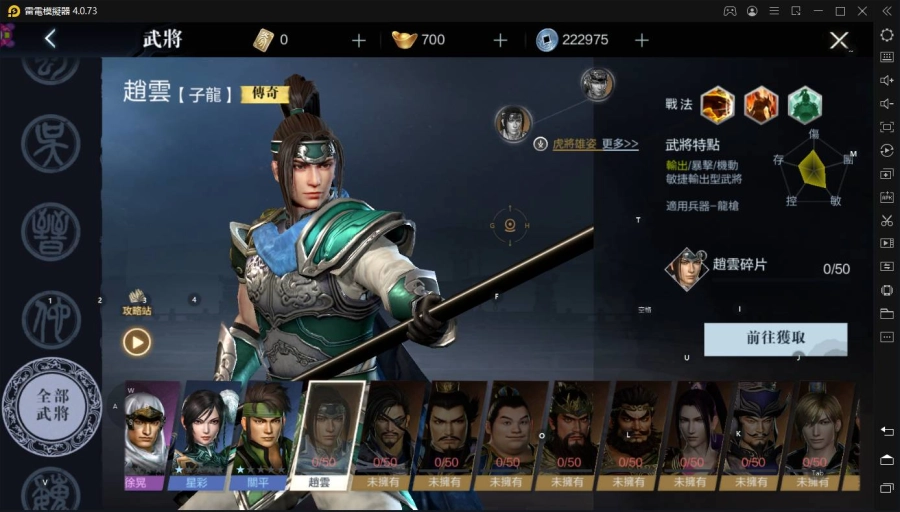The width and height of the screenshot is (900, 512).
Task: Open the 攻略站 guide icon
Action: click(137, 300)
